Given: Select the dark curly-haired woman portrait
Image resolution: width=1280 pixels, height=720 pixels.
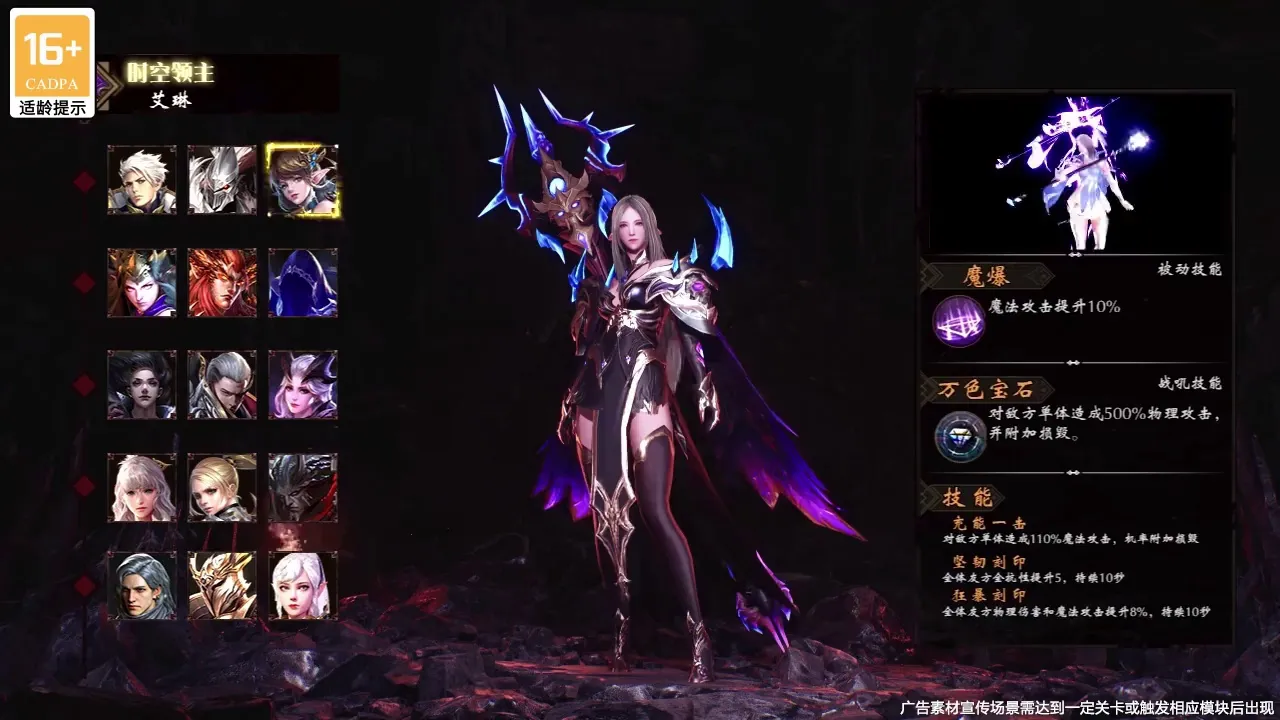Looking at the screenshot, I should tap(142, 385).
